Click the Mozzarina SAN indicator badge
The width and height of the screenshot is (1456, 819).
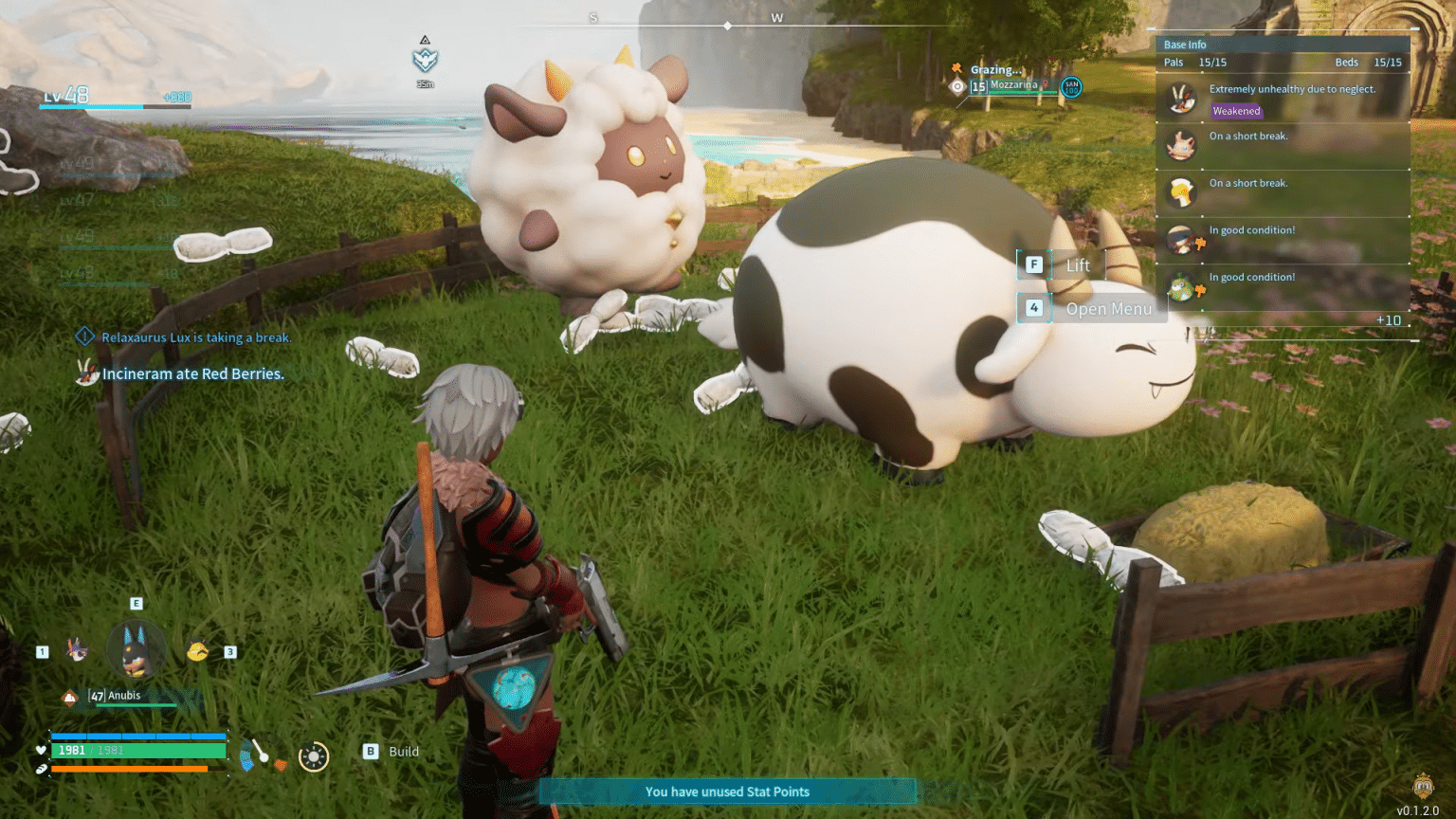click(1071, 87)
